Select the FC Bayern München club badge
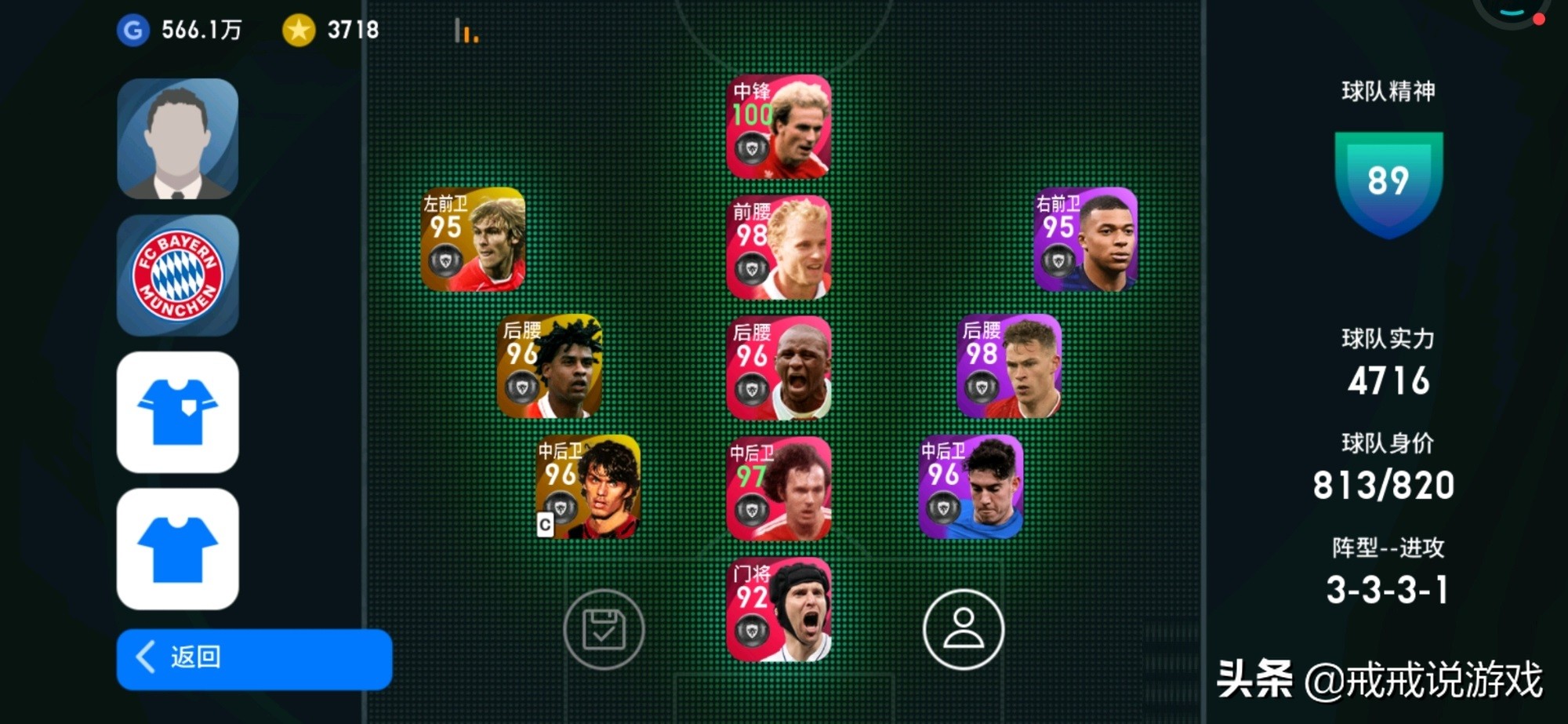1568x724 pixels. coord(178,275)
